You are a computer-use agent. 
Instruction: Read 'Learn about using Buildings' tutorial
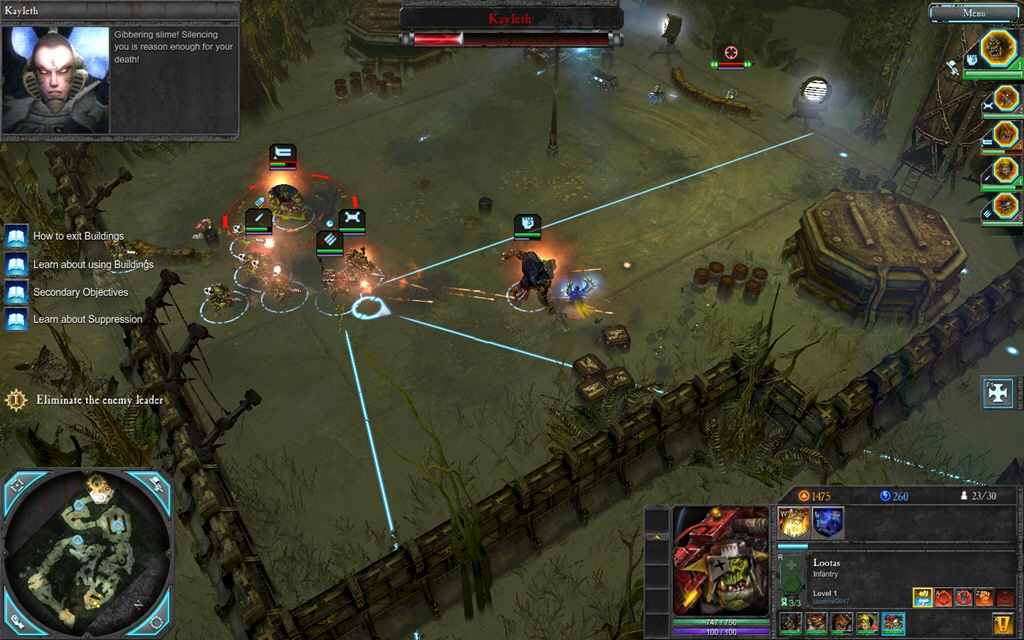(93, 265)
